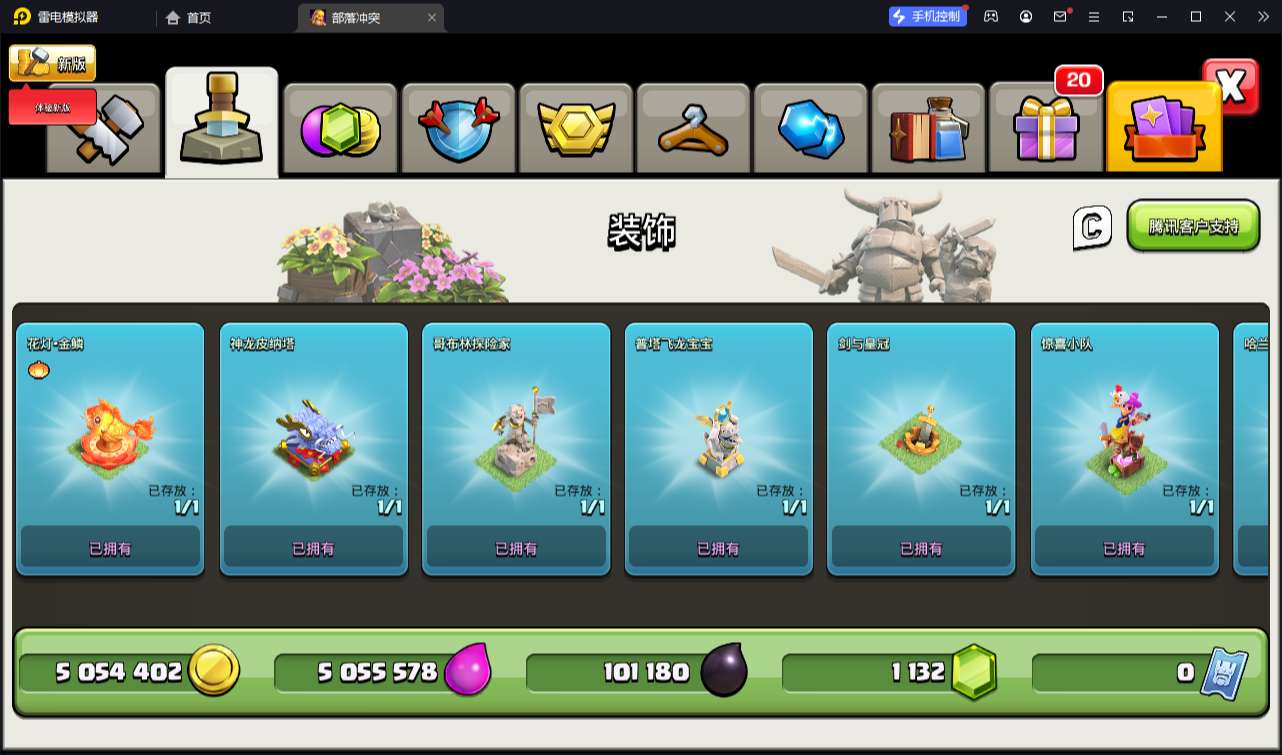
Task: Open the clothes hanger skins tab
Action: click(x=693, y=129)
